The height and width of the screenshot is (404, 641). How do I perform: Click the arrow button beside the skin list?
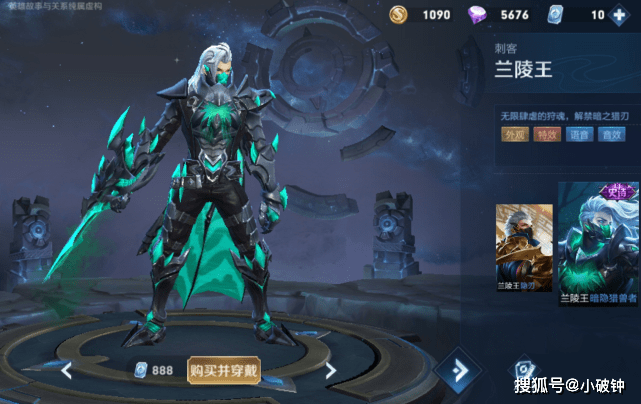460,370
